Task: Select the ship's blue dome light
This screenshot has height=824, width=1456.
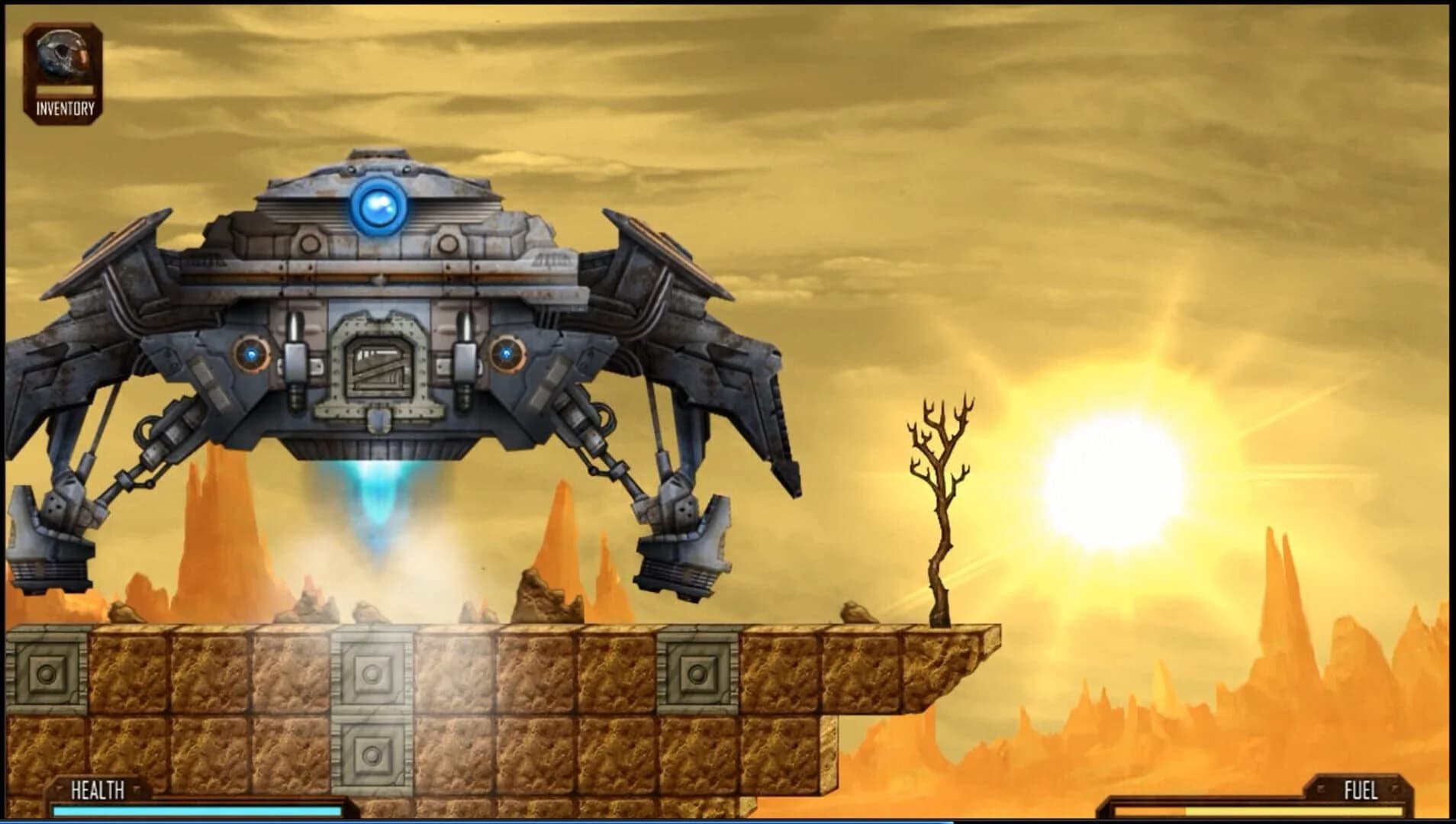Action: (379, 206)
